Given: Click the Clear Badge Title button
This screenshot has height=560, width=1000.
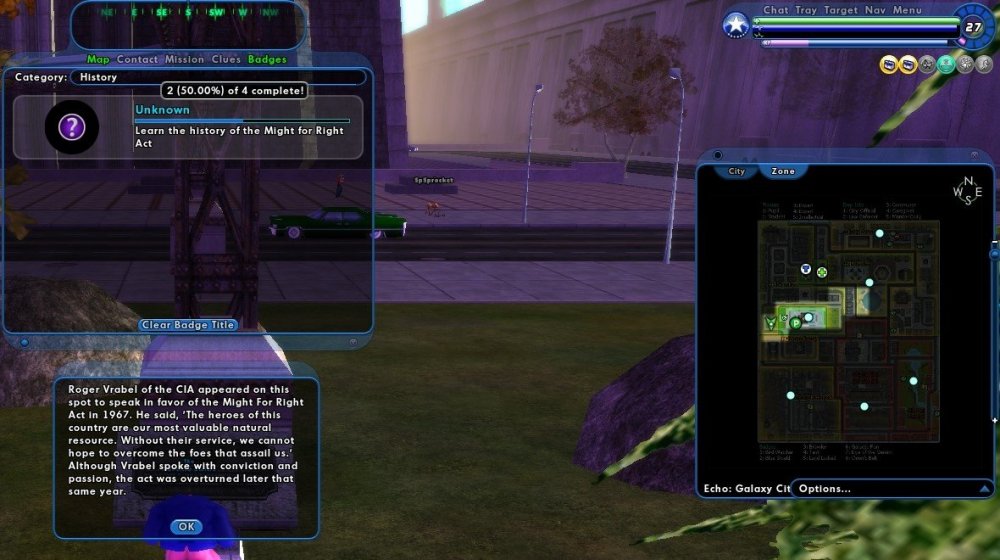Looking at the screenshot, I should coord(188,325).
